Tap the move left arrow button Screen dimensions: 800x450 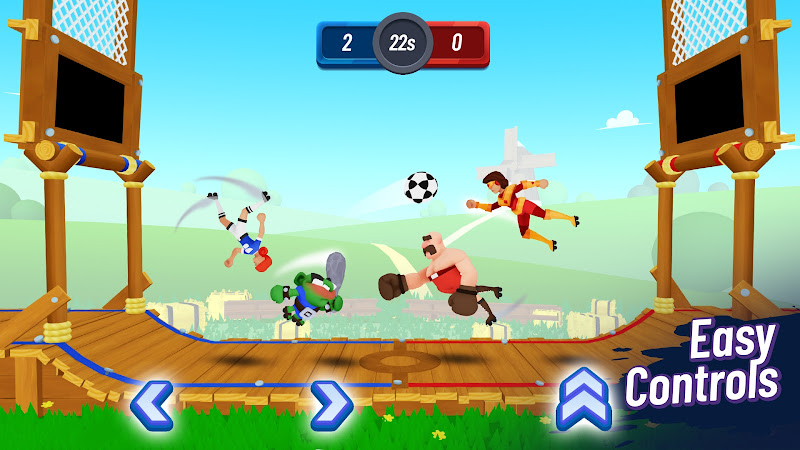coord(151,405)
